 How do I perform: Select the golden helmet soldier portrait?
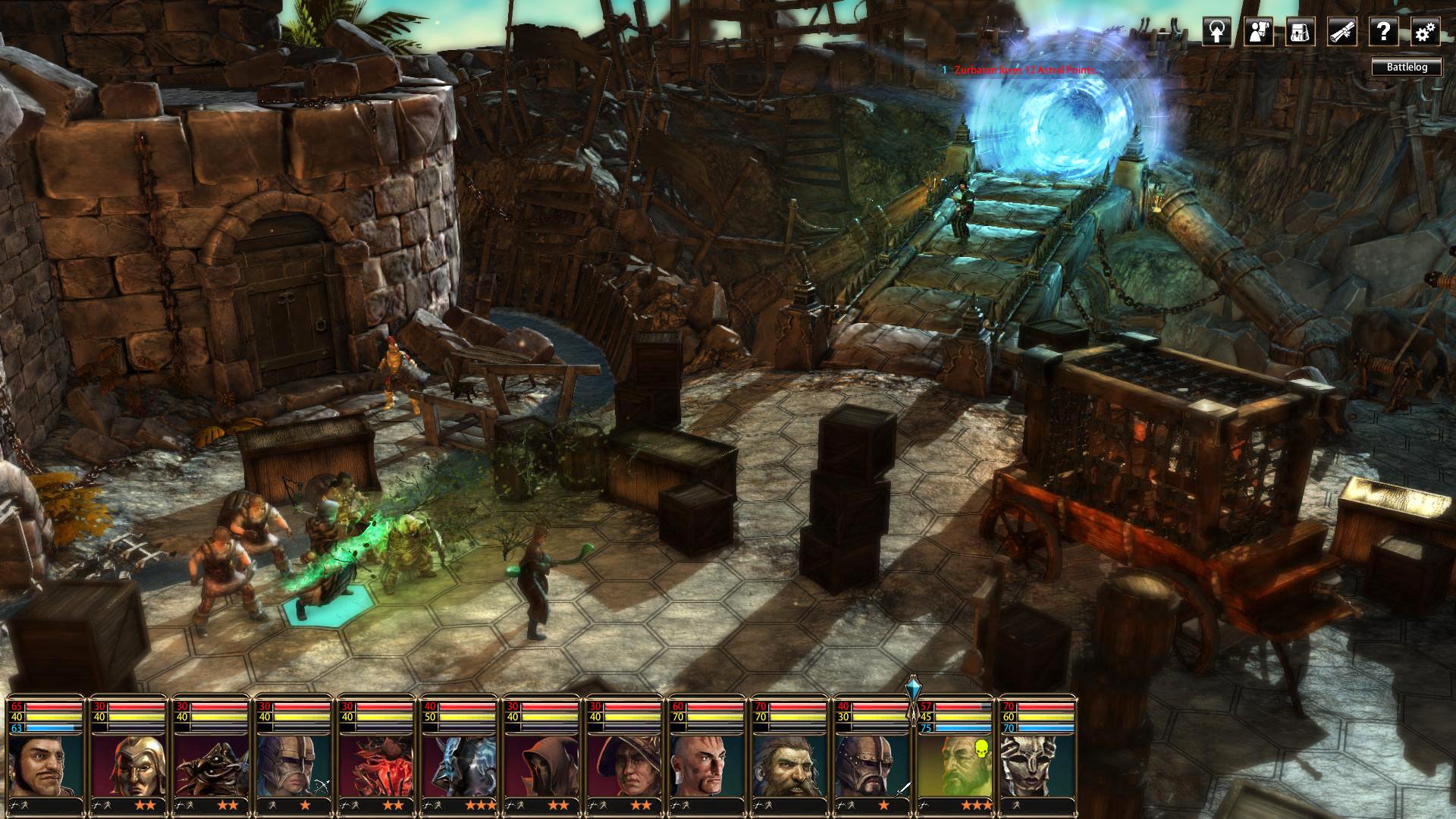[x=128, y=764]
